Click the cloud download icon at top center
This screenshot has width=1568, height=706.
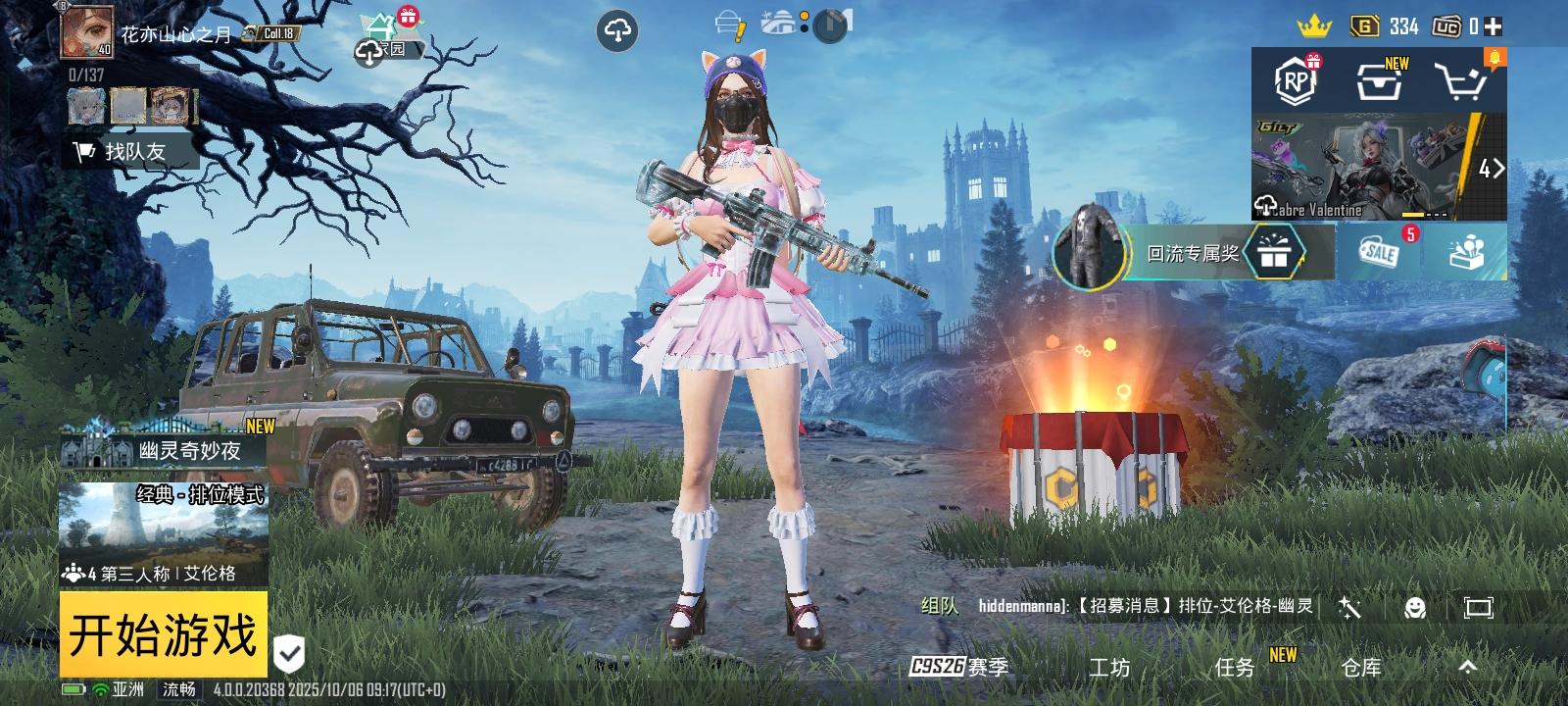click(617, 29)
